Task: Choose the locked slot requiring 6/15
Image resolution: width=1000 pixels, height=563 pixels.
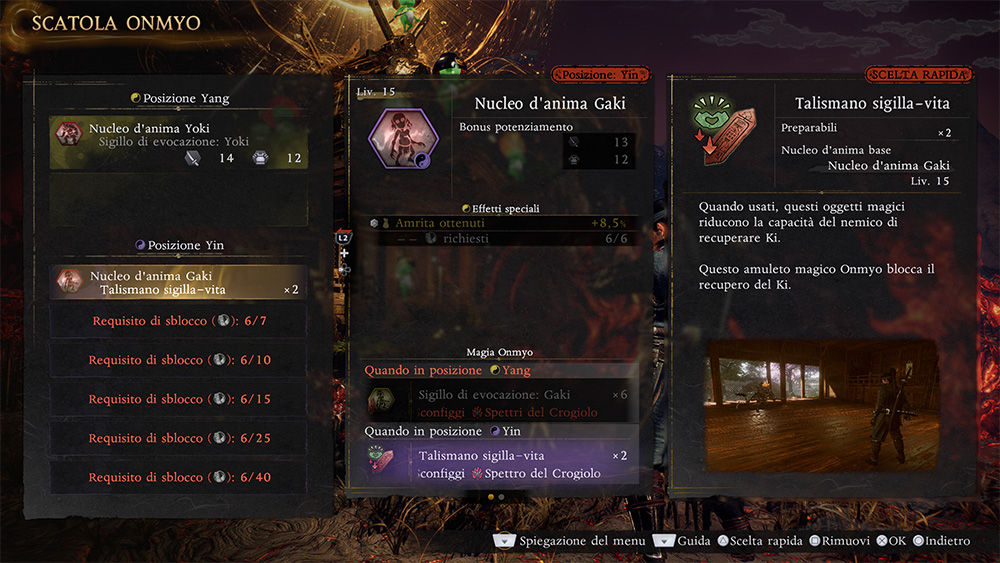Action: 178,399
